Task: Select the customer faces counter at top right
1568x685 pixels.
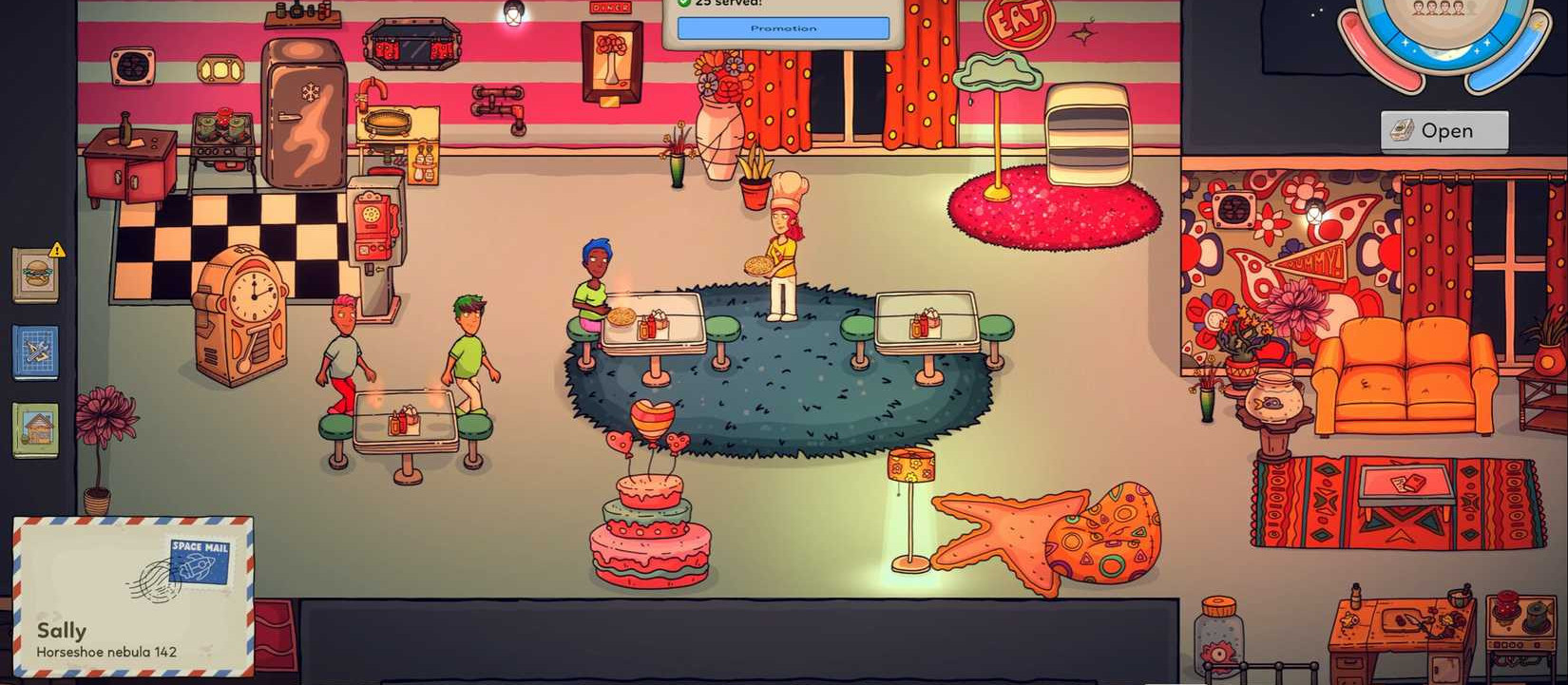Action: coord(1438,8)
